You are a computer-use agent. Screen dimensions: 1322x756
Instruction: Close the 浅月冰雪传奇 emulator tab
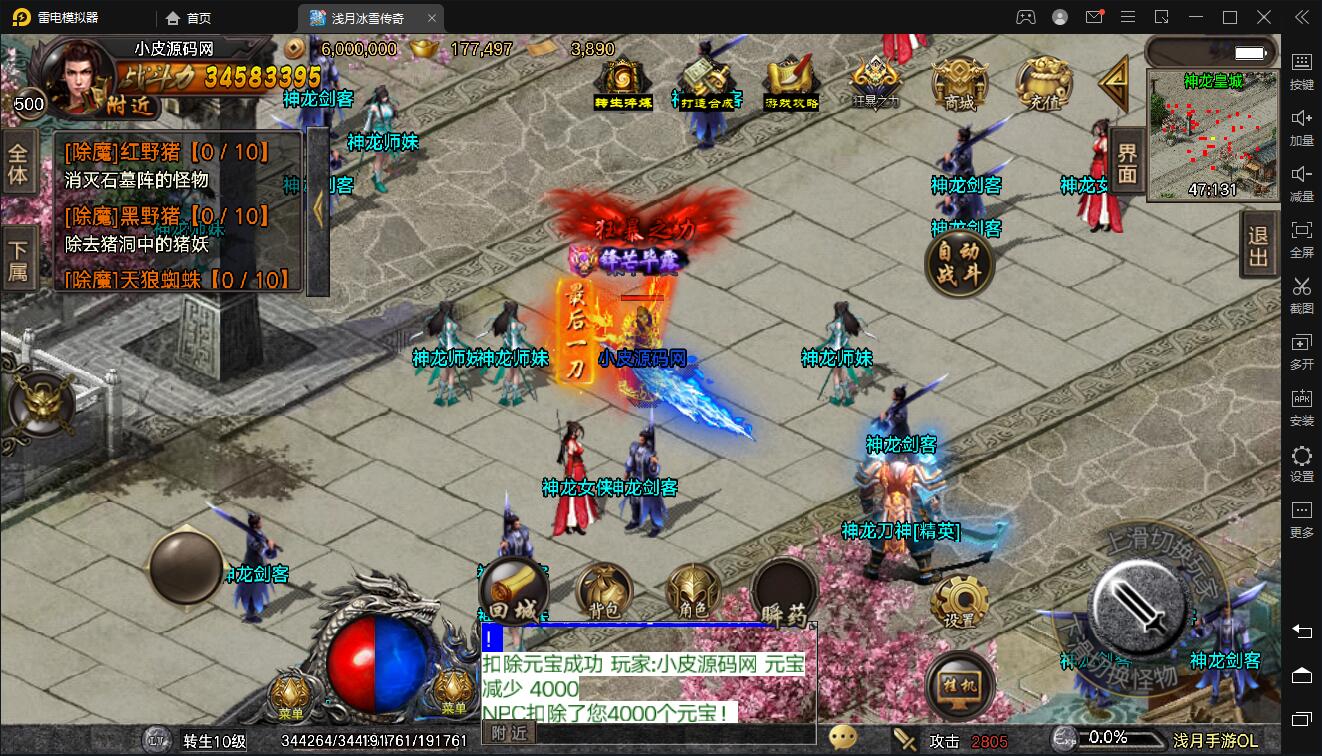pyautogui.click(x=432, y=18)
